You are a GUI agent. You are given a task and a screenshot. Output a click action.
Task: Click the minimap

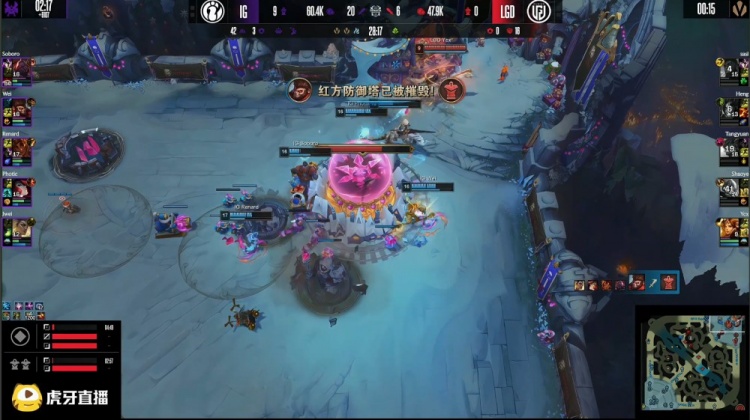pos(692,362)
